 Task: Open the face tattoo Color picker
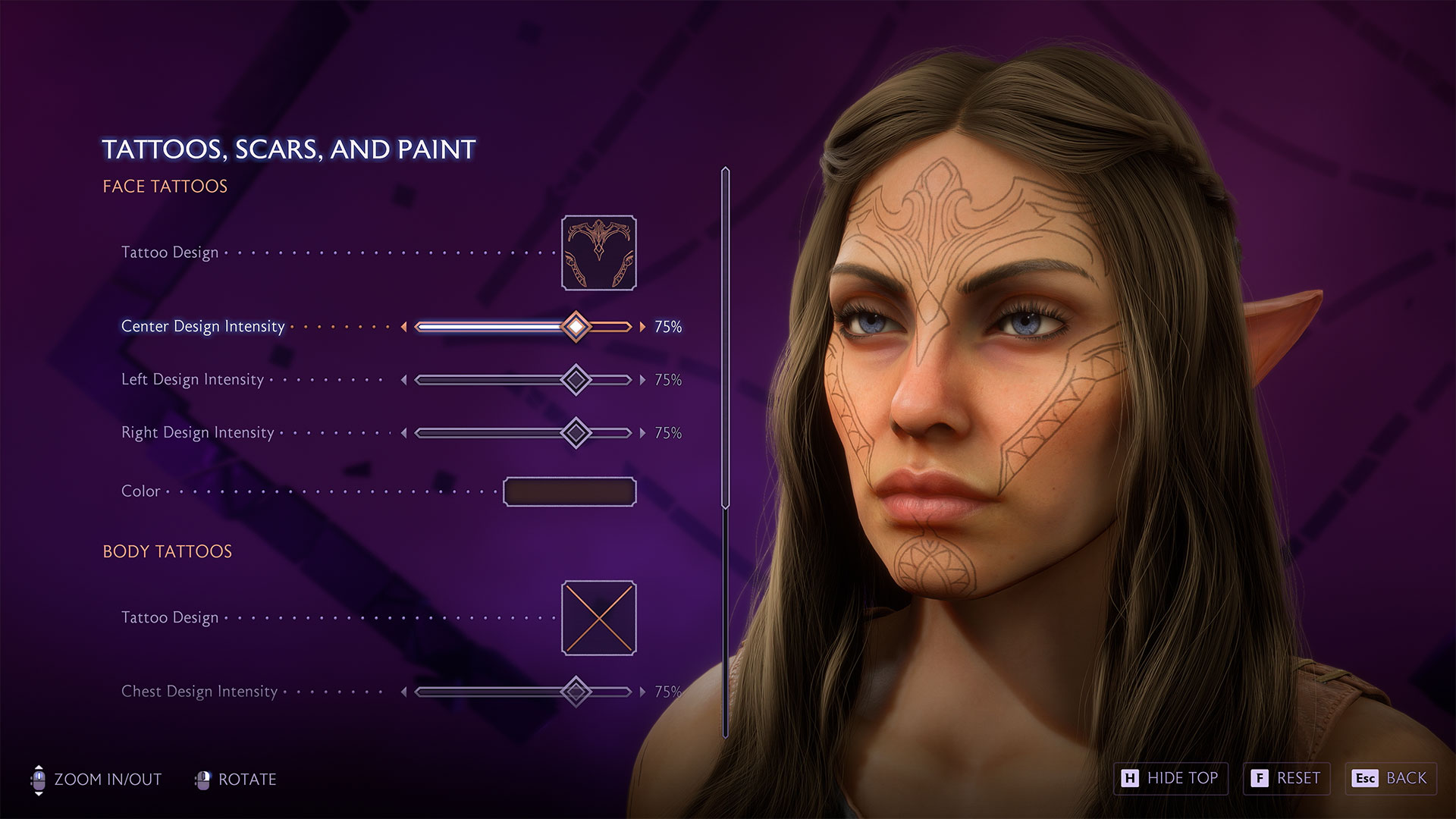(570, 491)
